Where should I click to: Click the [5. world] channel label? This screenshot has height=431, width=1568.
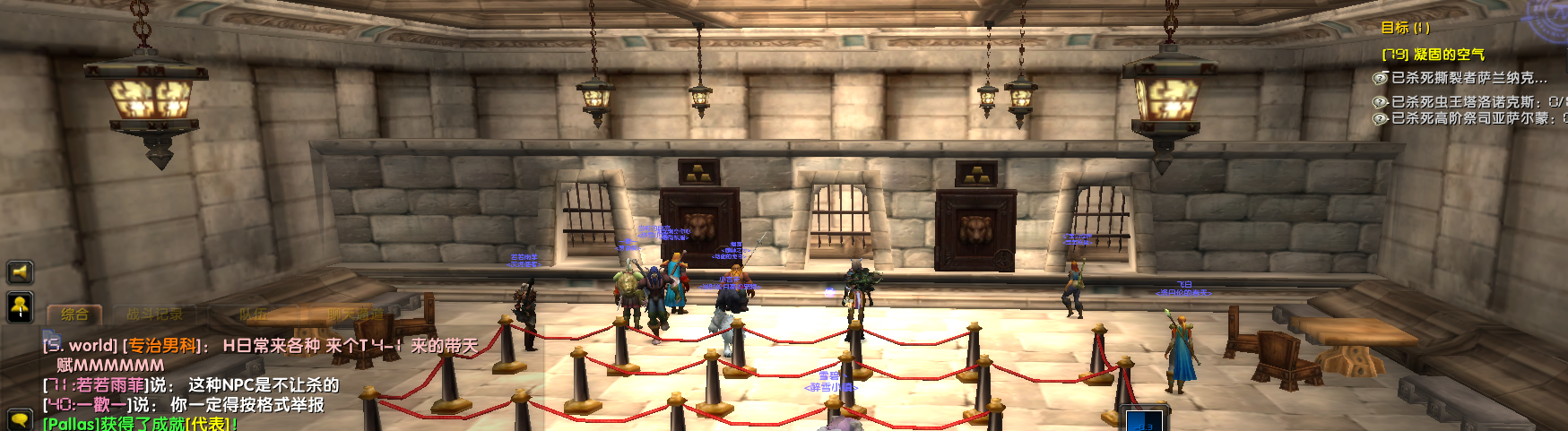pos(81,346)
